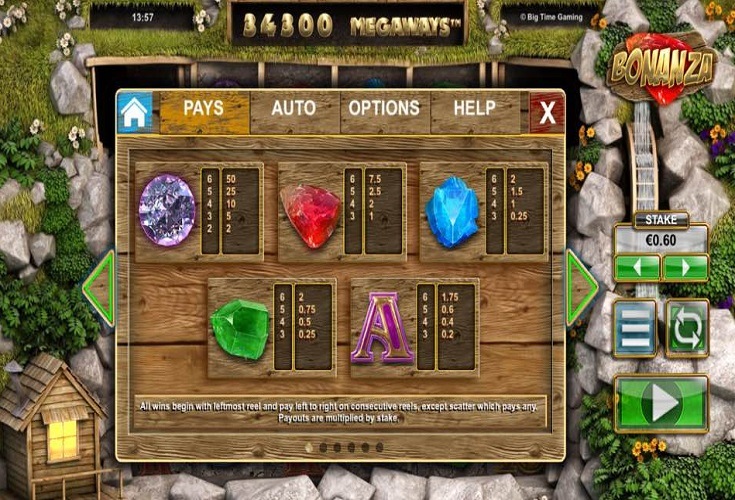
Task: Close the paytable with the X button
Action: 547,113
